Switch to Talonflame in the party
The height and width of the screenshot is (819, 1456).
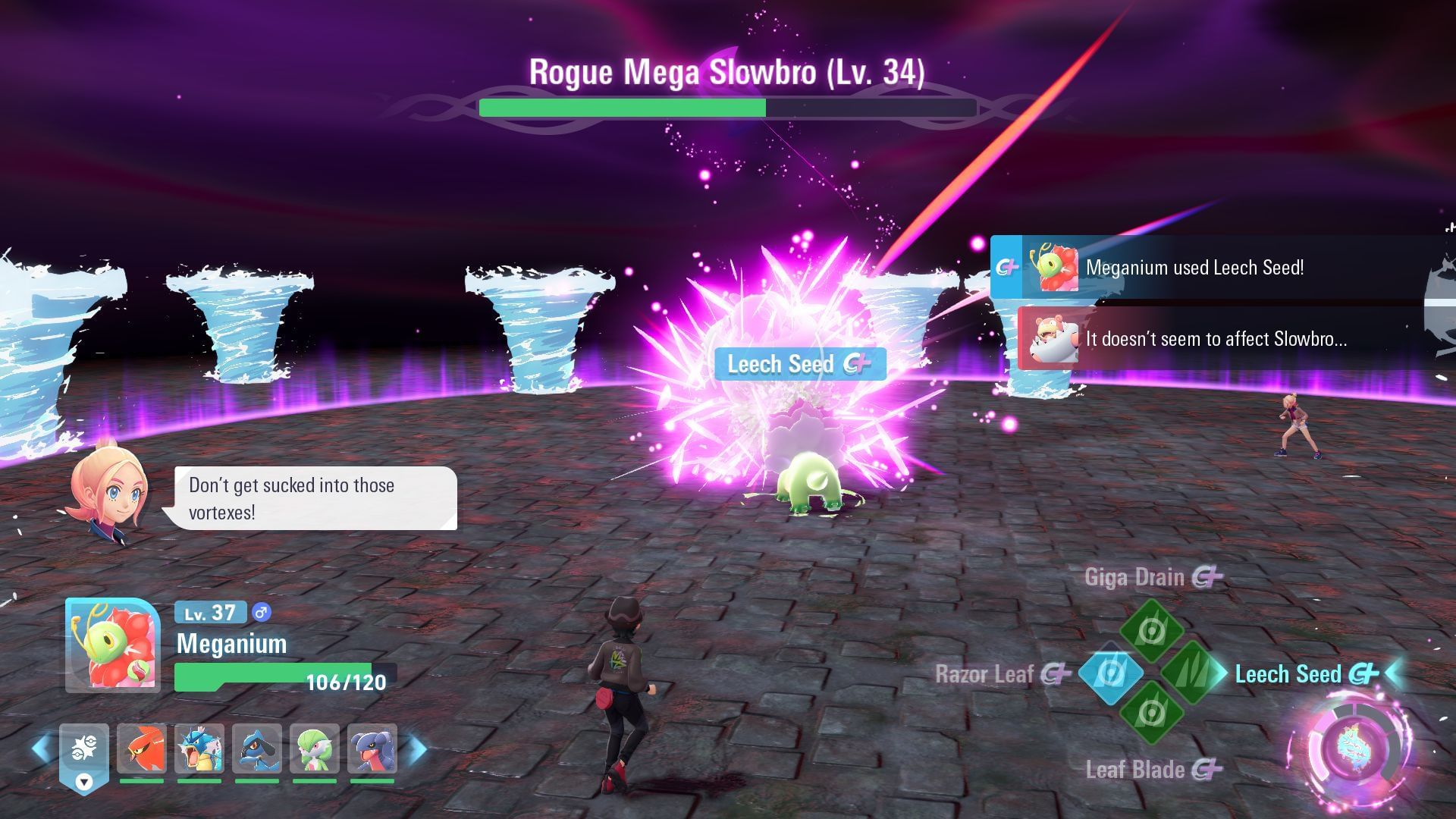tap(142, 749)
